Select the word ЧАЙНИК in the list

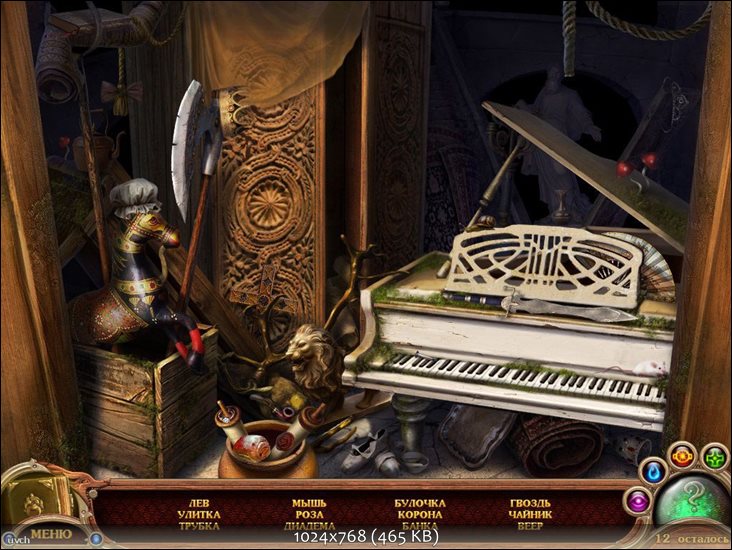(530, 514)
